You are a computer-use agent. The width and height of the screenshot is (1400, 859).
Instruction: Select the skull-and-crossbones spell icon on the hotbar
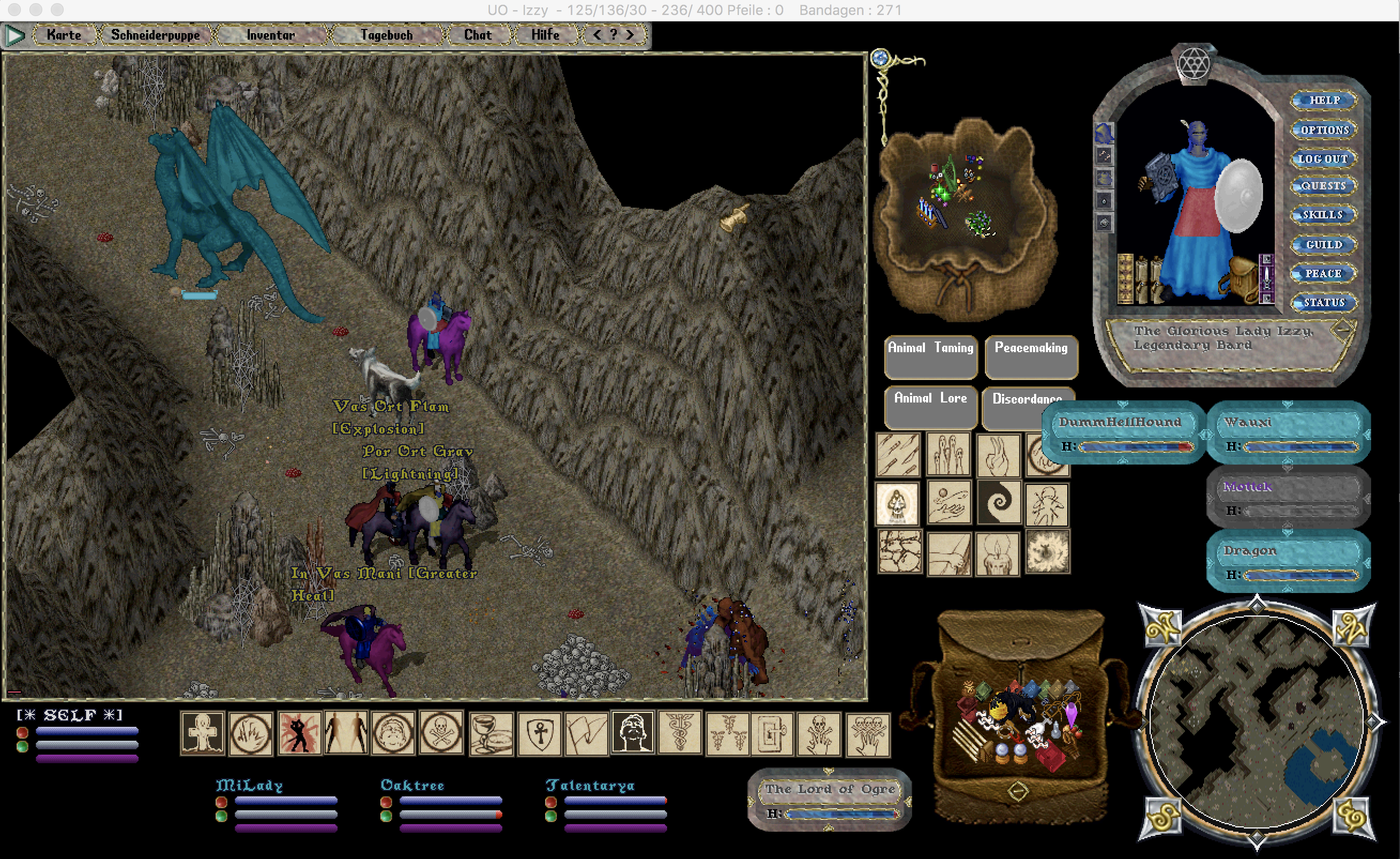(440, 733)
